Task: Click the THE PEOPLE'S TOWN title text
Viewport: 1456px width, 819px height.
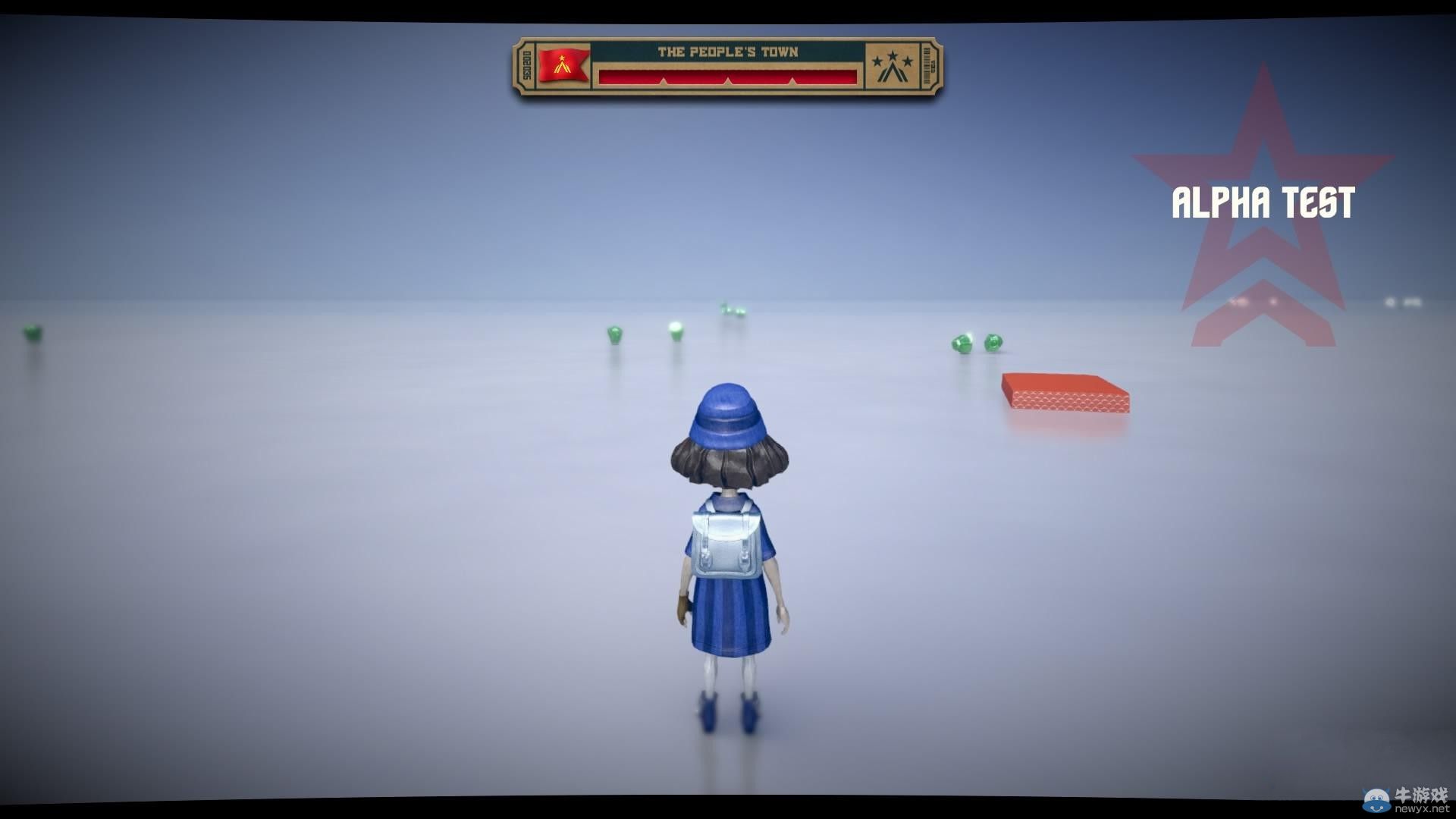Action: 730,51
